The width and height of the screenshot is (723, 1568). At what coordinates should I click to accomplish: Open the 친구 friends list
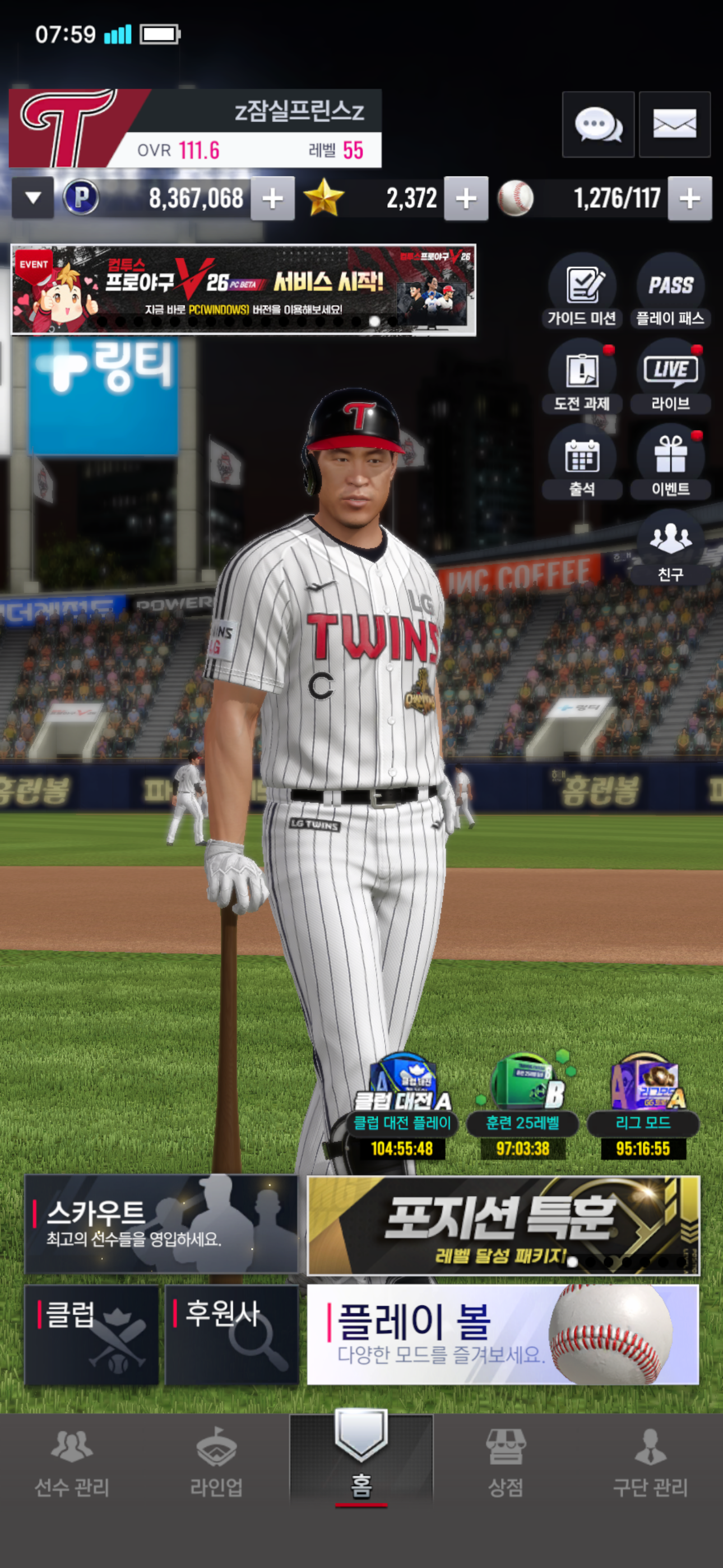(x=670, y=548)
